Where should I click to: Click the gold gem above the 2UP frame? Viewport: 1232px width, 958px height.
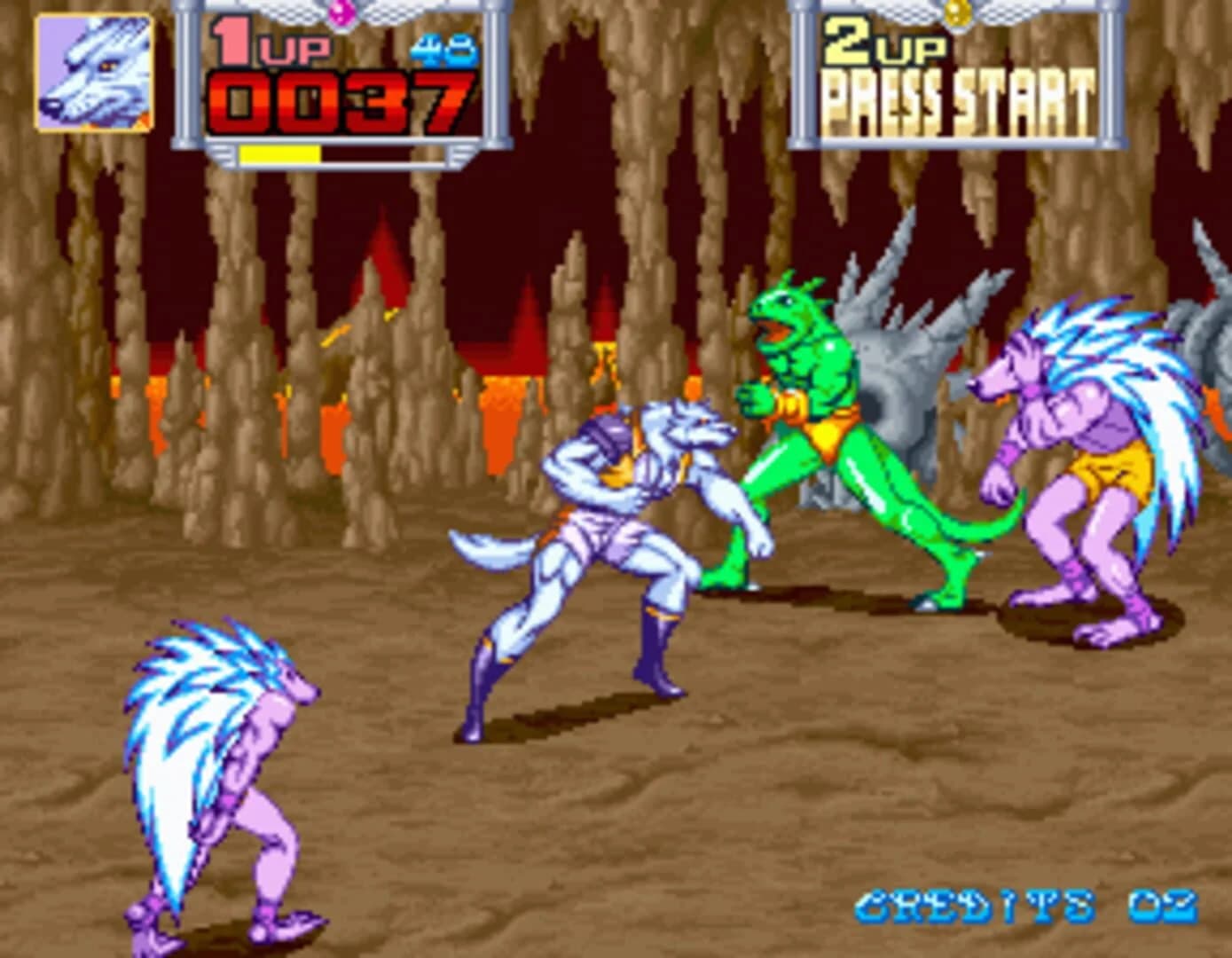coord(955,12)
